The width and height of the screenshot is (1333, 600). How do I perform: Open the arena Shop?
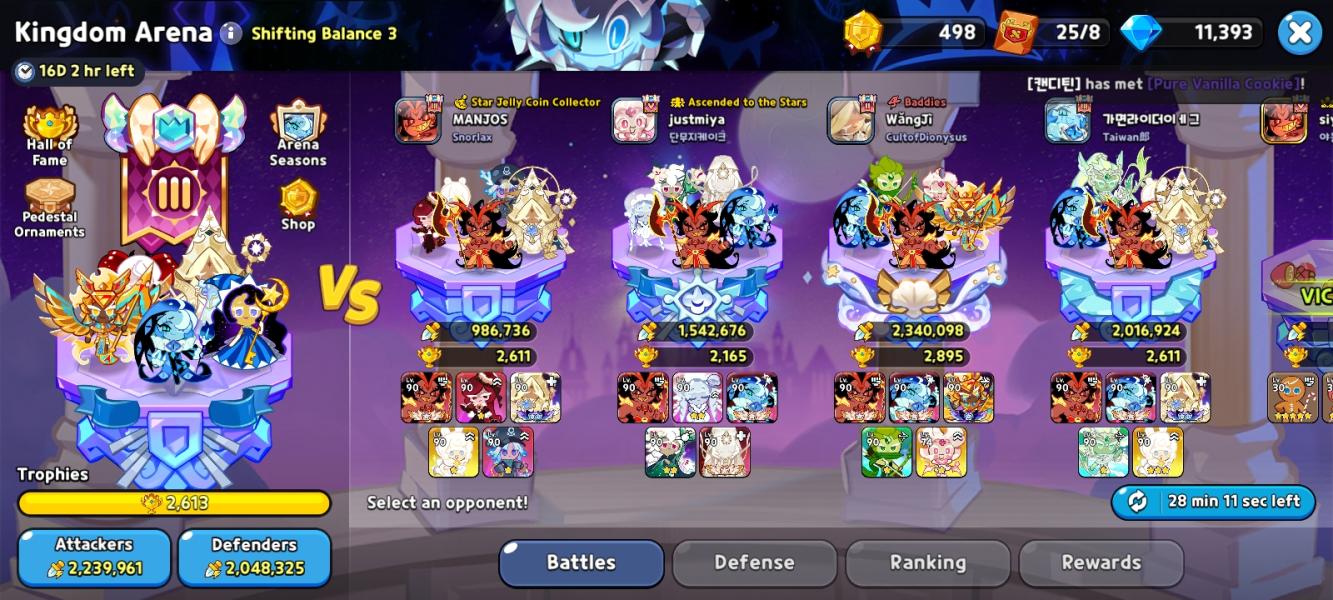tap(298, 205)
